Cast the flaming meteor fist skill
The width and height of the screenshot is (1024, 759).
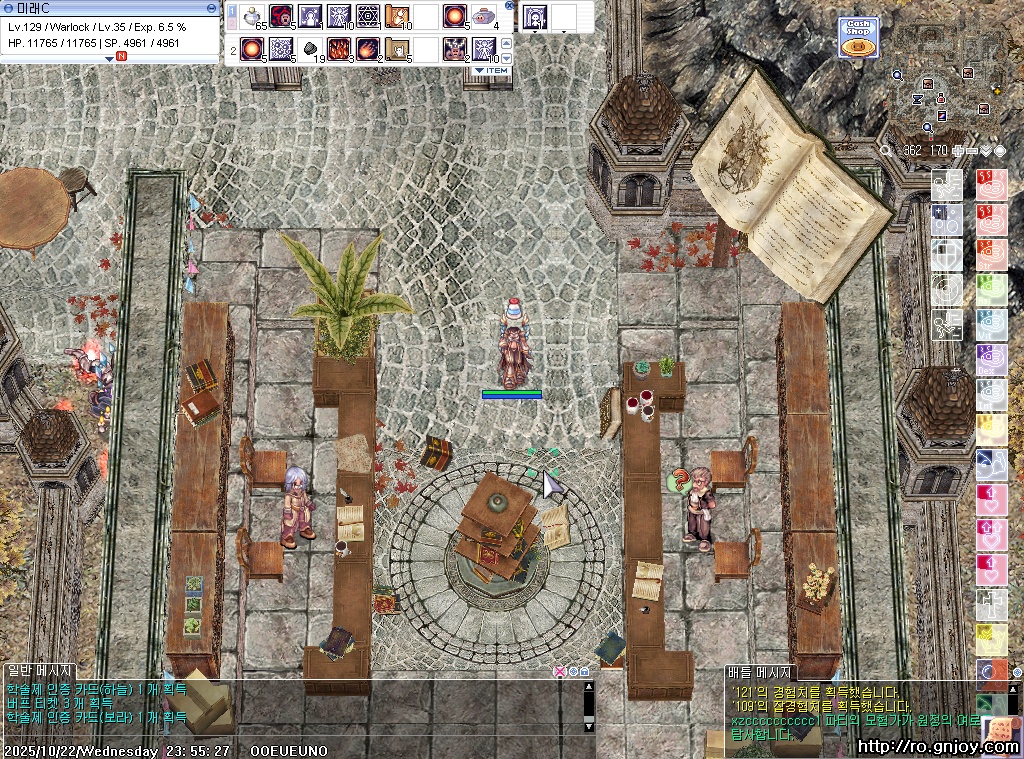click(367, 48)
